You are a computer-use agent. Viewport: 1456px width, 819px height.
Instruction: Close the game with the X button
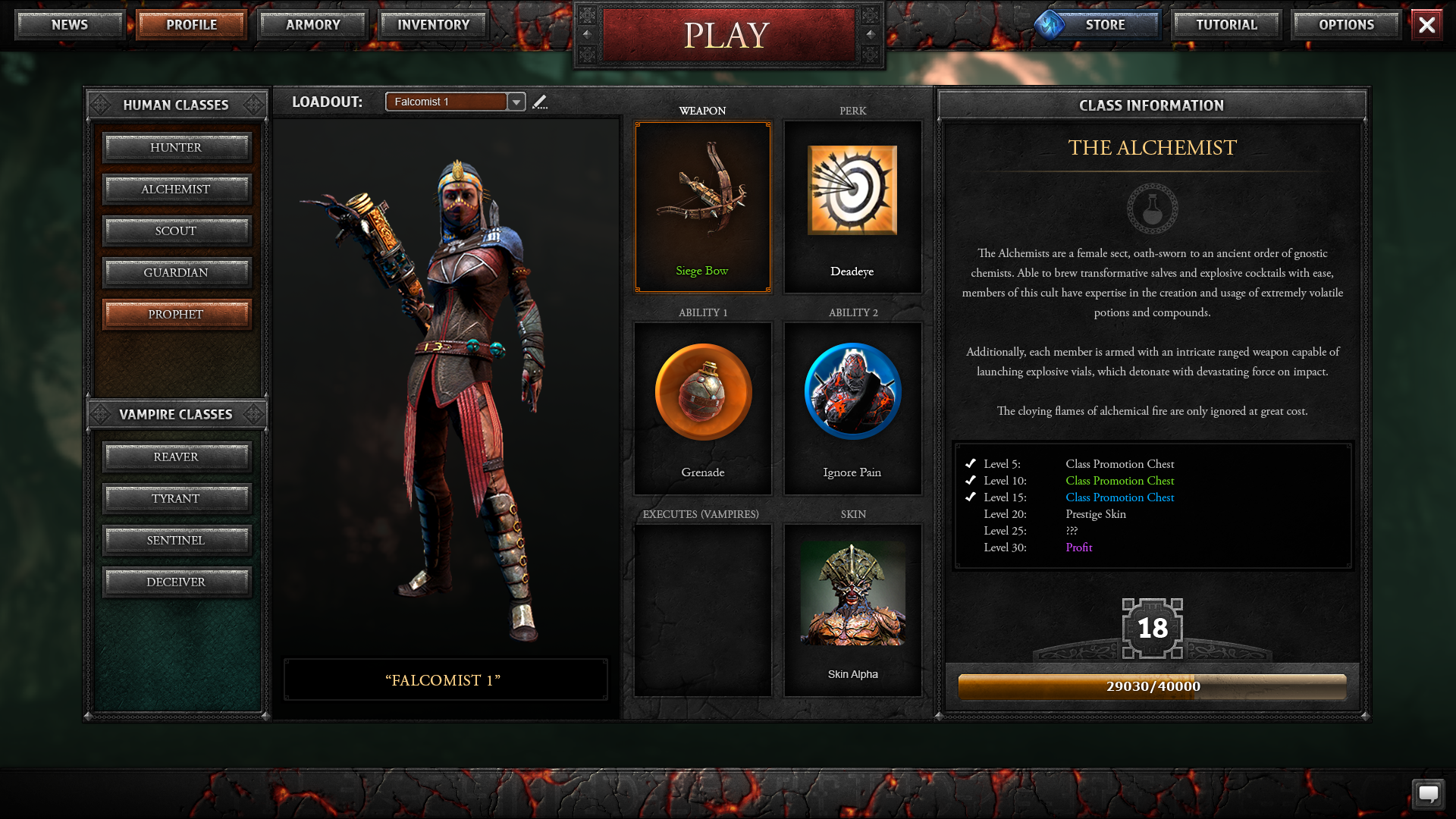pyautogui.click(x=1426, y=25)
